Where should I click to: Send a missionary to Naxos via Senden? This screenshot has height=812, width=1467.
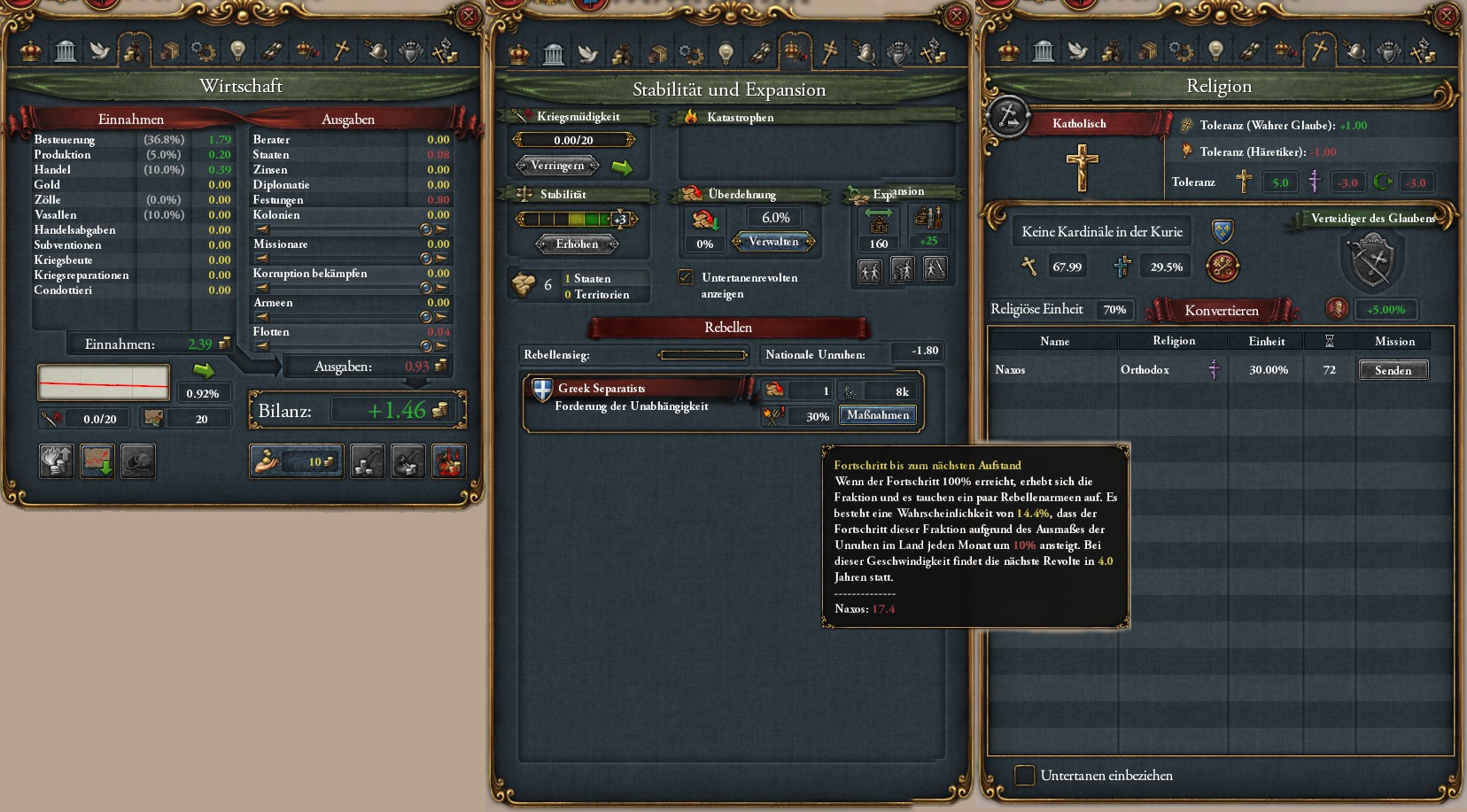coord(1393,370)
